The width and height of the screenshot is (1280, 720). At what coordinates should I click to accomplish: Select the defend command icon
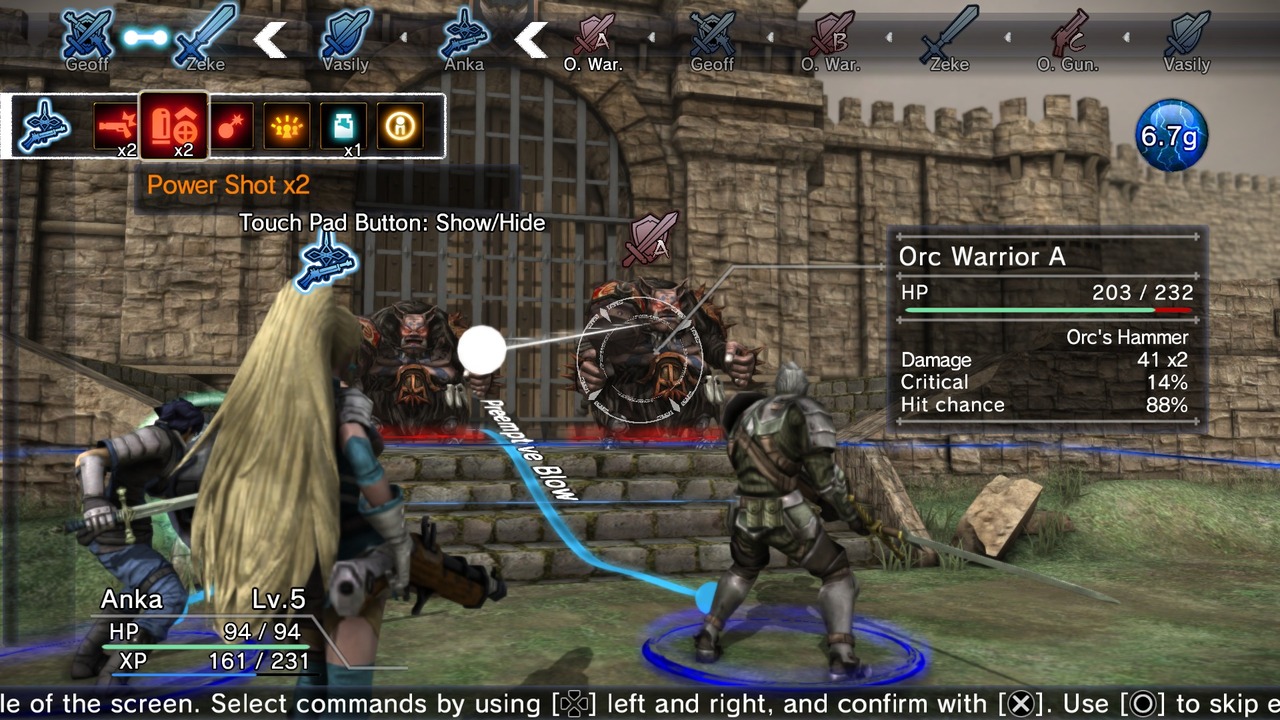[398, 124]
